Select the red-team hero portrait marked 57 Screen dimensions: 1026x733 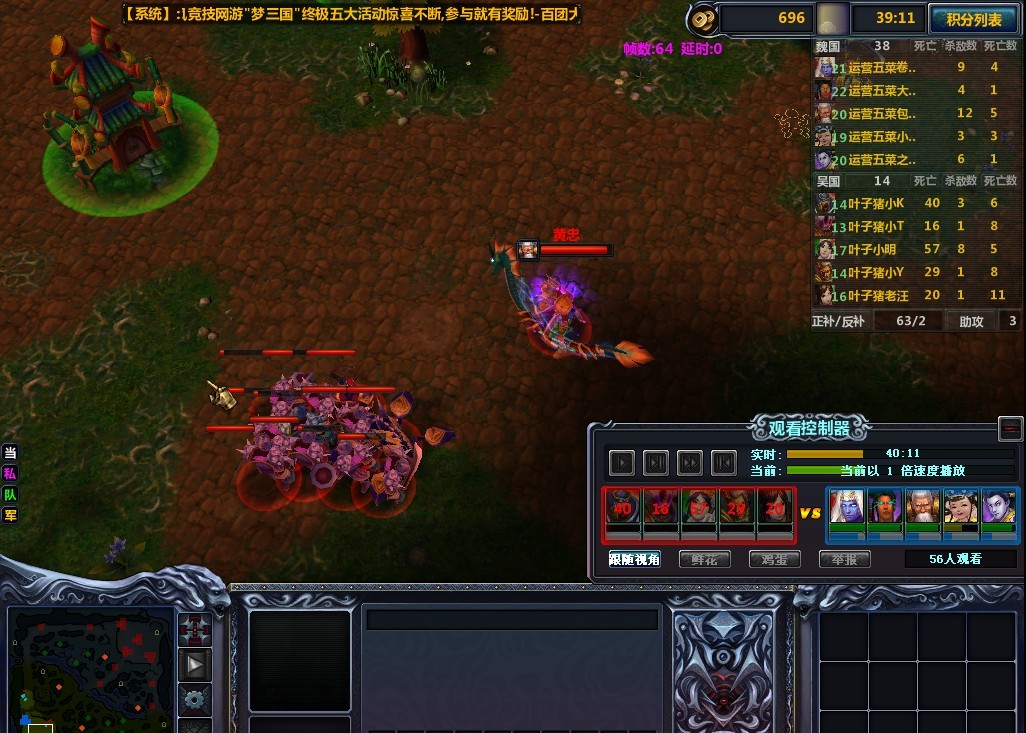(x=698, y=507)
